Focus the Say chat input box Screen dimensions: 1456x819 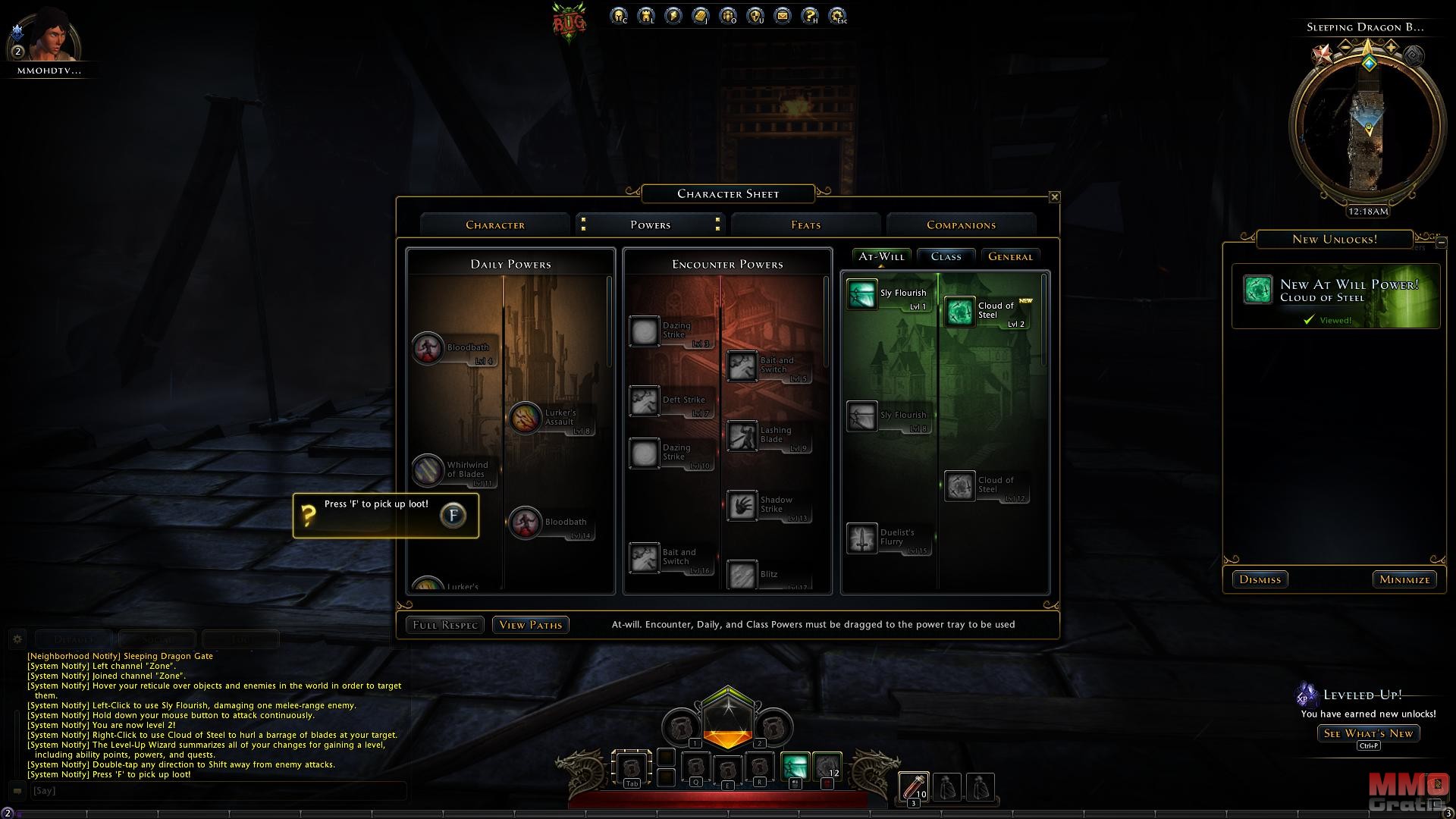pos(216,791)
